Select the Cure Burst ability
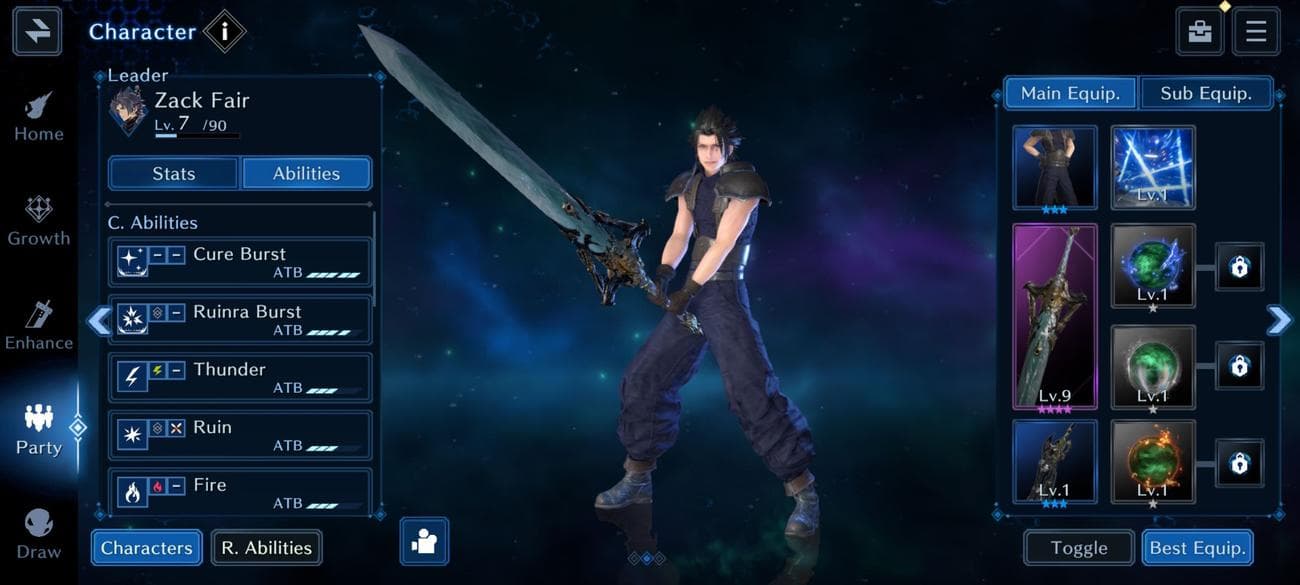 click(x=239, y=262)
